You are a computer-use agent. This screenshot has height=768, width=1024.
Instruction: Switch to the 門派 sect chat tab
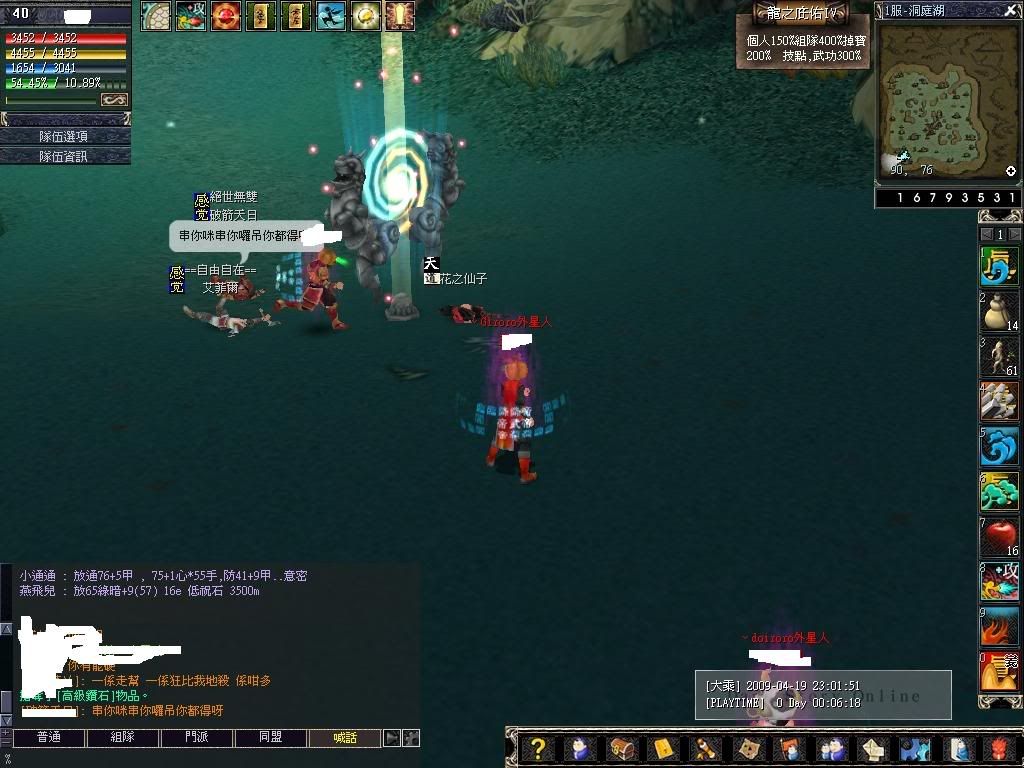coord(197,738)
